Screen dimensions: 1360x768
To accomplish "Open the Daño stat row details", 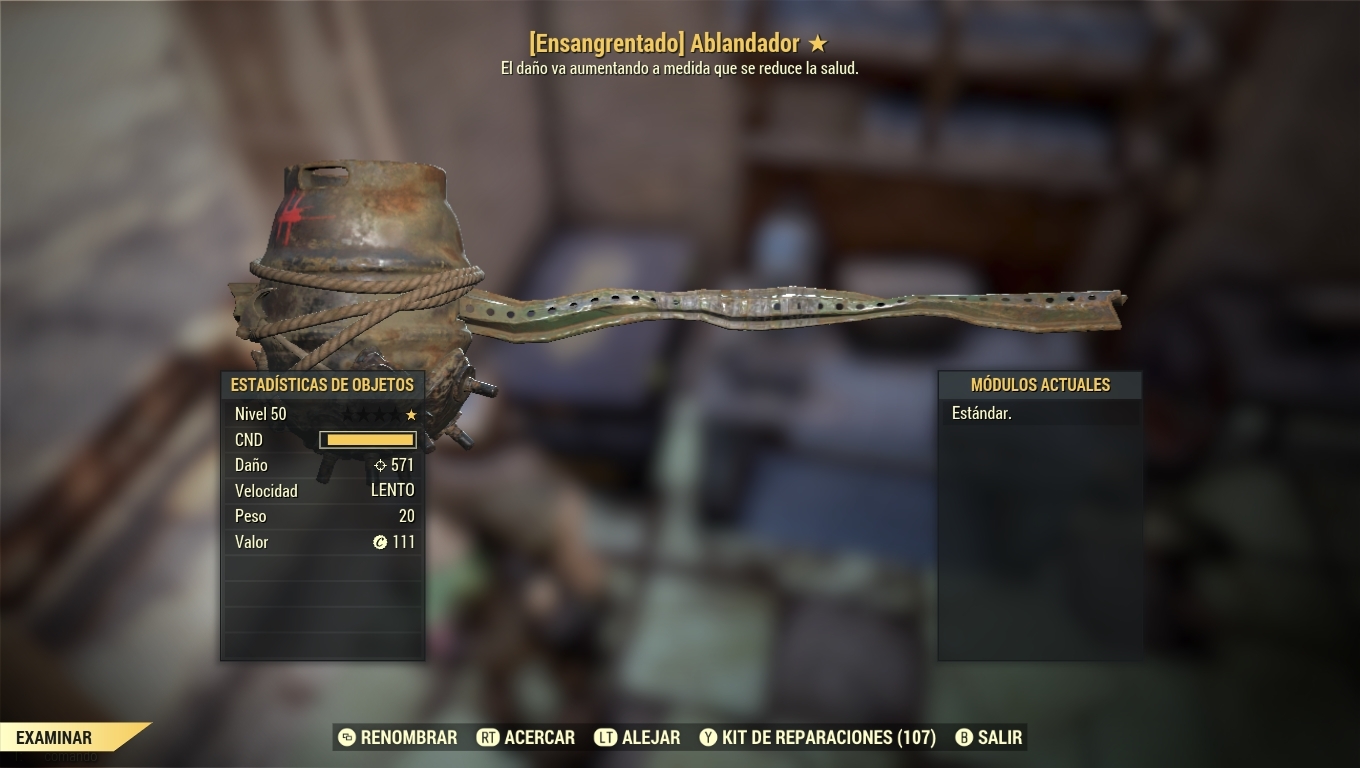I will click(x=322, y=465).
